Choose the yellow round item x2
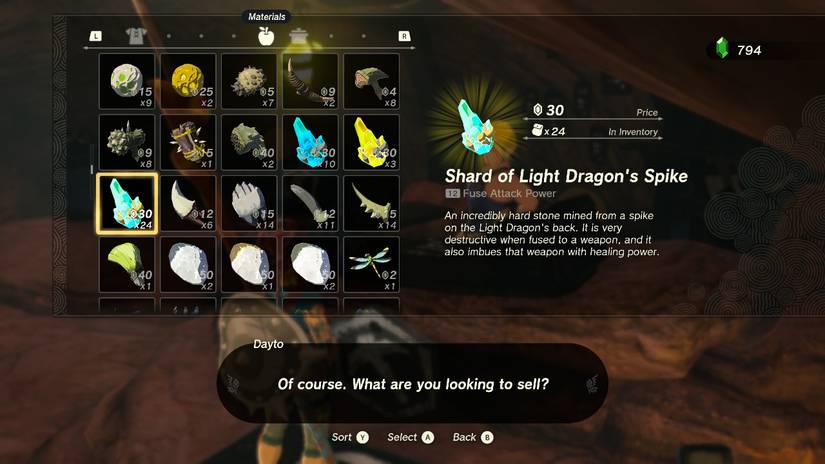The height and width of the screenshot is (464, 825). (x=188, y=81)
